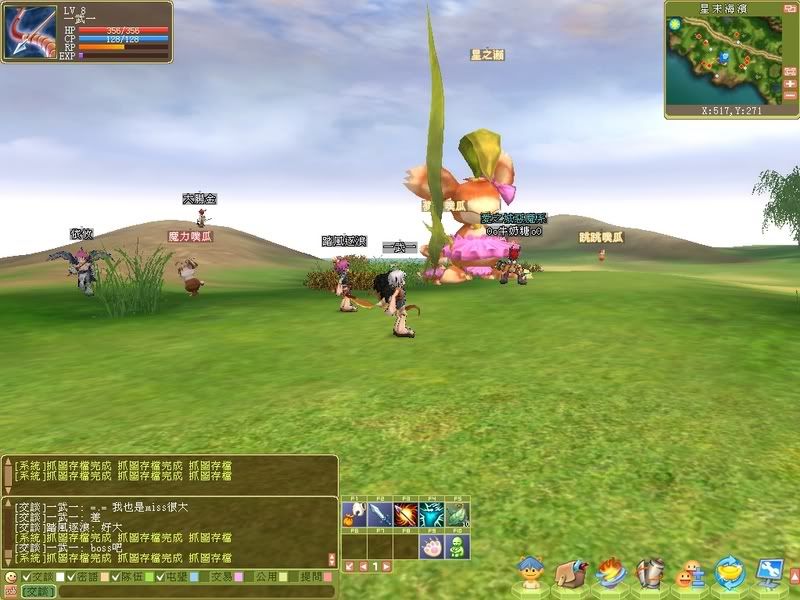Select the green figure hotbar slot
Image resolution: width=800 pixels, height=600 pixels.
457,546
